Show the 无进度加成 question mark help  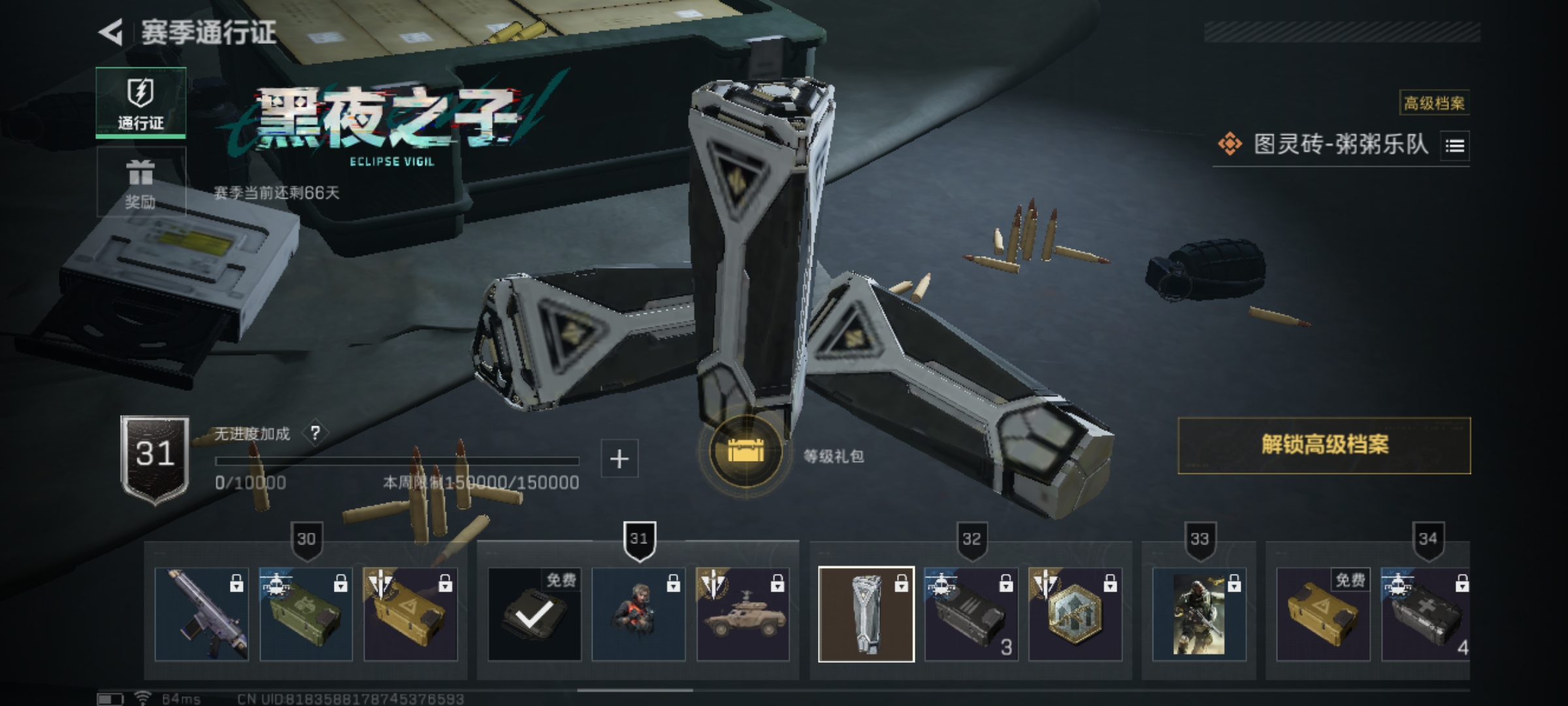[316, 433]
